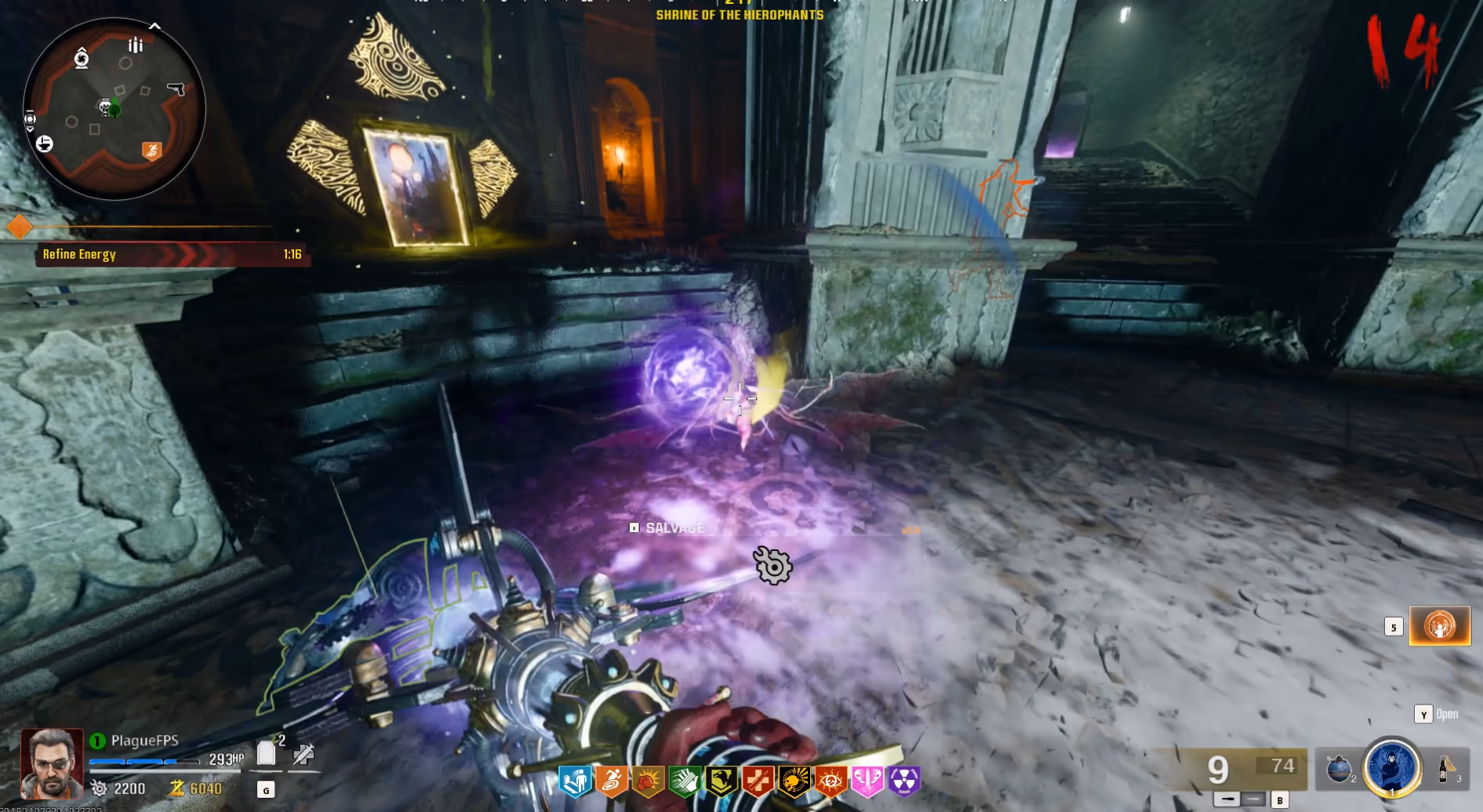Click the ammo bullets marker on minimap
Image resolution: width=1483 pixels, height=812 pixels.
pyautogui.click(x=136, y=45)
